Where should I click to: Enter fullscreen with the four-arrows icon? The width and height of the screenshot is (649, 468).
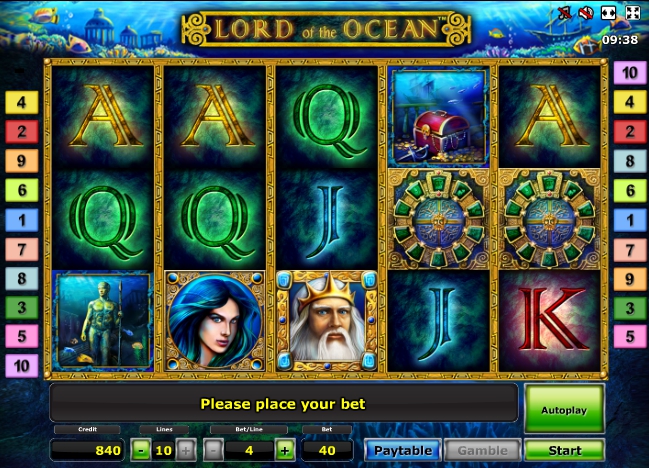click(x=632, y=13)
